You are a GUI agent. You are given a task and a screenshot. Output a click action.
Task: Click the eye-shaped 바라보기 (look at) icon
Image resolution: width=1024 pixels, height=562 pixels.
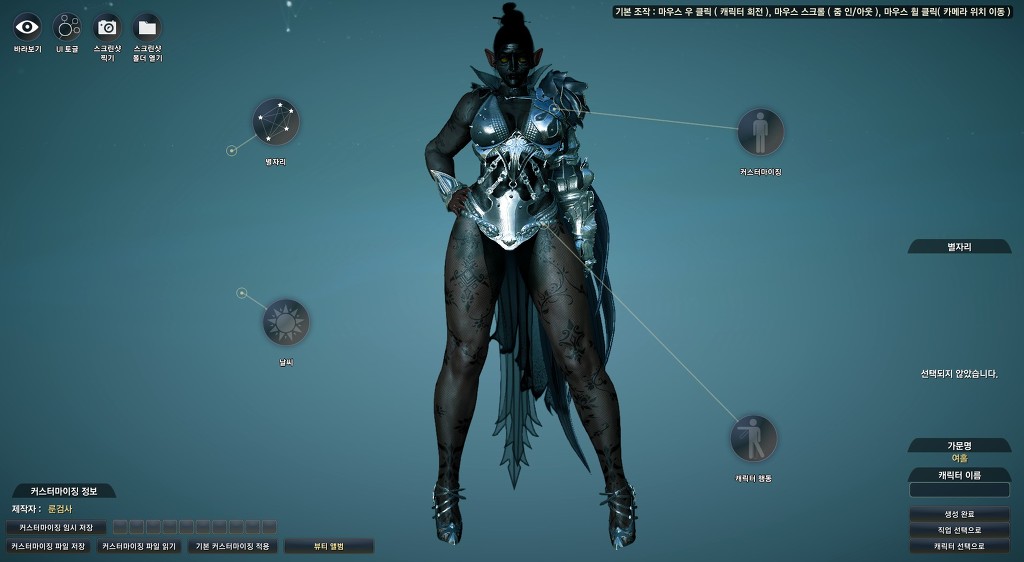tap(27, 27)
